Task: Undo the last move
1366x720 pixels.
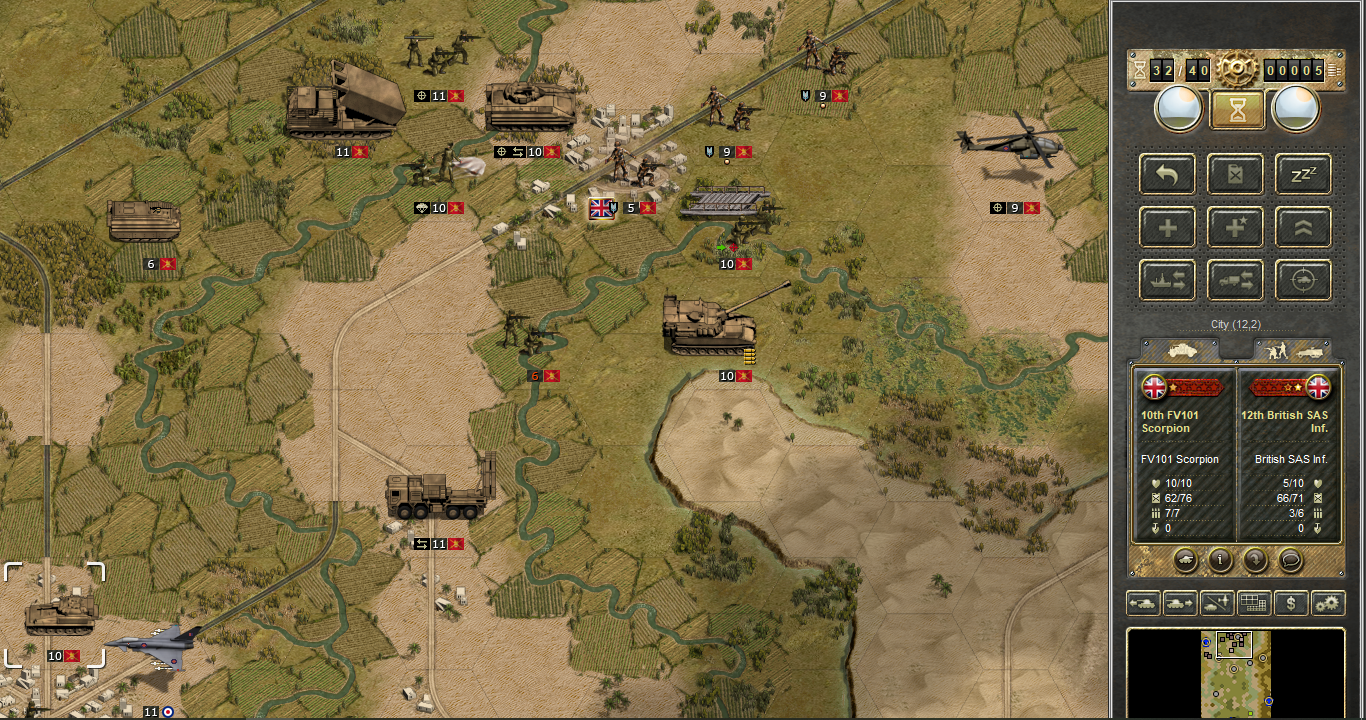Action: coord(1167,174)
